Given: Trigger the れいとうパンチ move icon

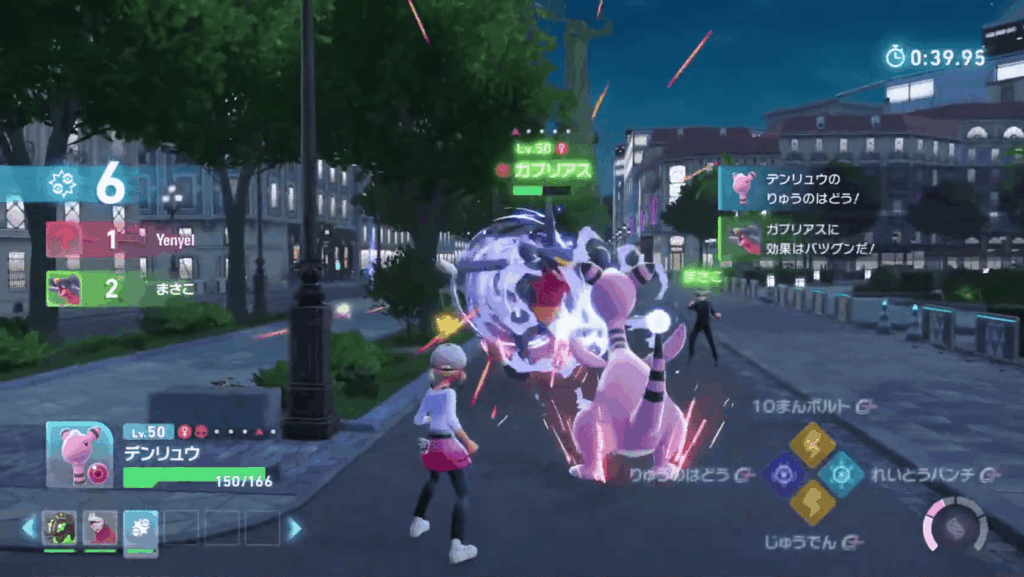Looking at the screenshot, I should point(842,473).
